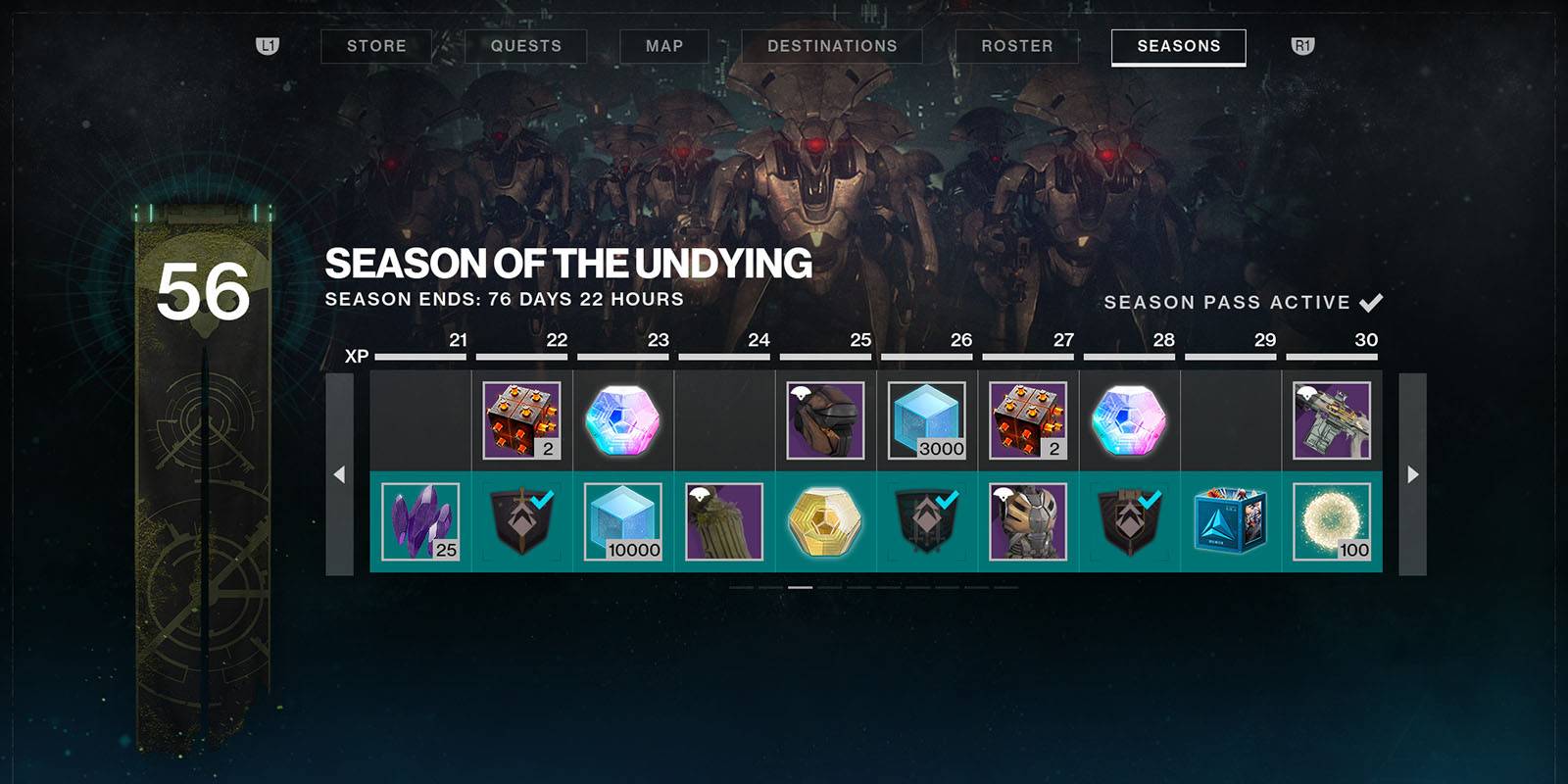The image size is (1568, 784).
Task: Open the STORE menu item
Action: (x=376, y=45)
